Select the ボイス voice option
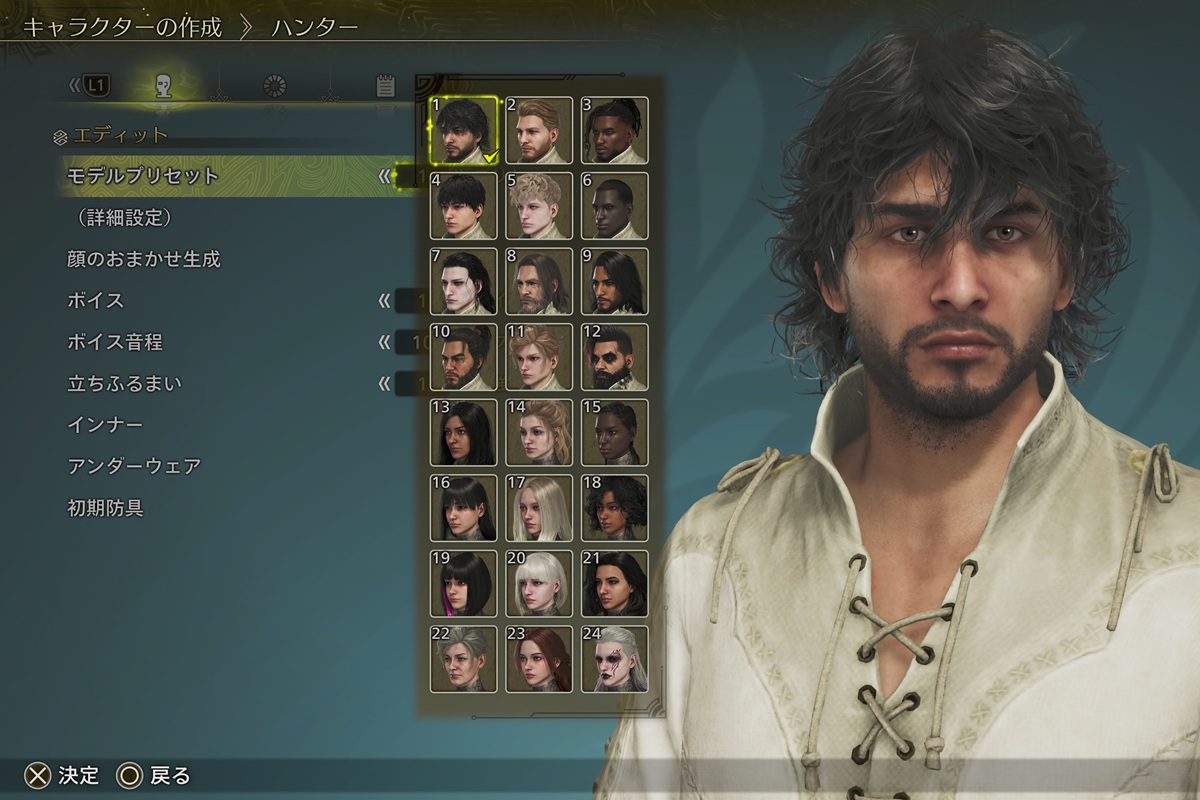Viewport: 1200px width, 800px height. (x=95, y=301)
